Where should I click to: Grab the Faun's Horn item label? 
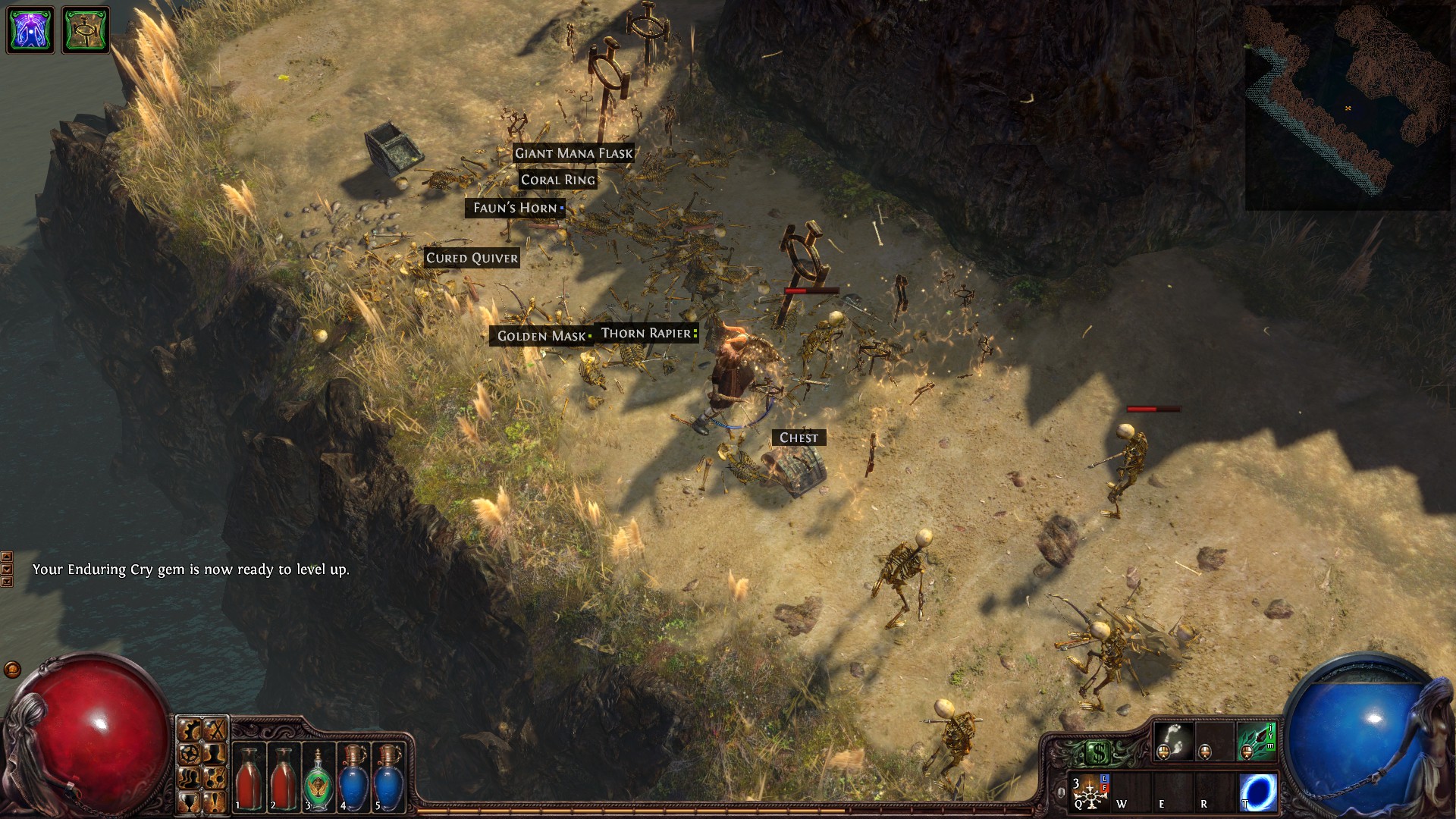pos(516,208)
